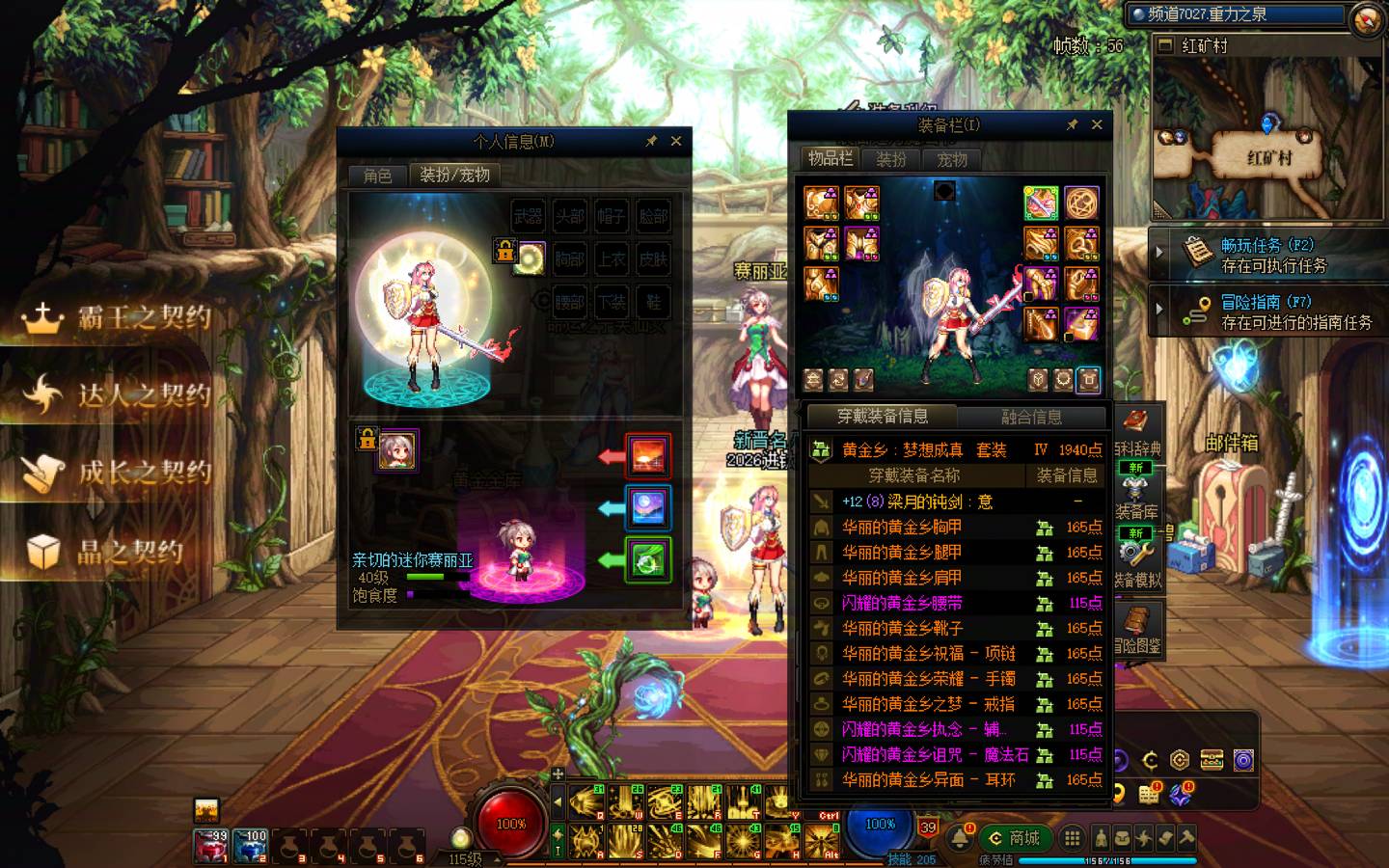Switch to the 装扮 tab in equipment panel

pos(890,159)
